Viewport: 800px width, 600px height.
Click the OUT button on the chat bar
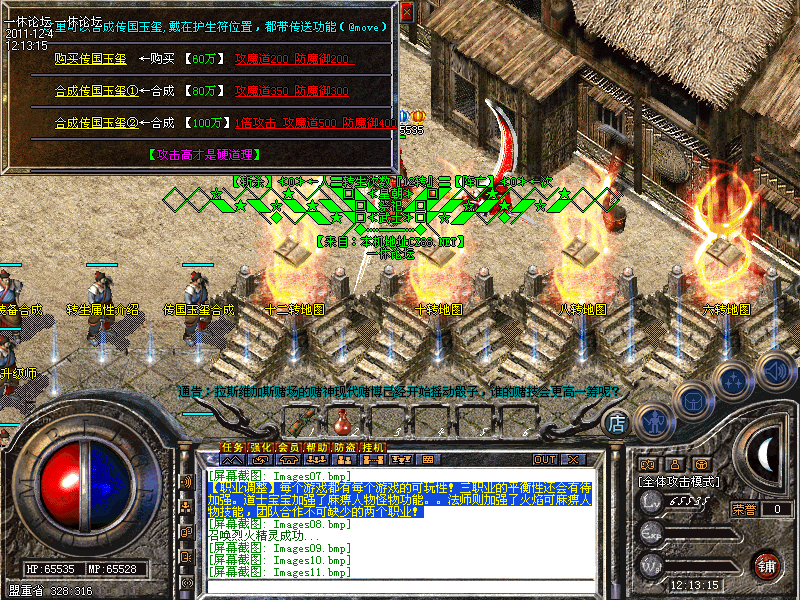(x=544, y=460)
